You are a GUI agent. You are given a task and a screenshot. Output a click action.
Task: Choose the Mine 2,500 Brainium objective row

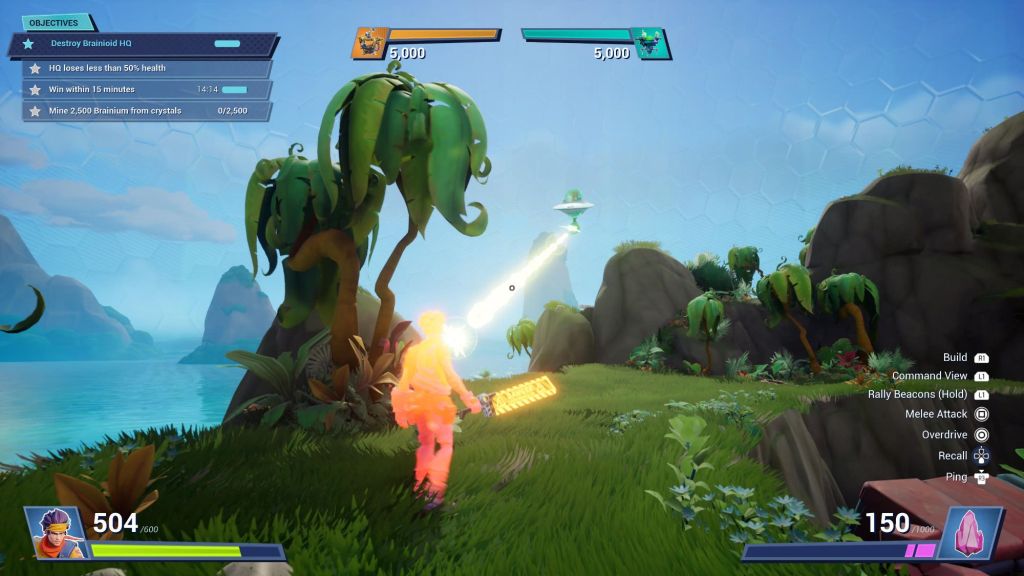(145, 111)
